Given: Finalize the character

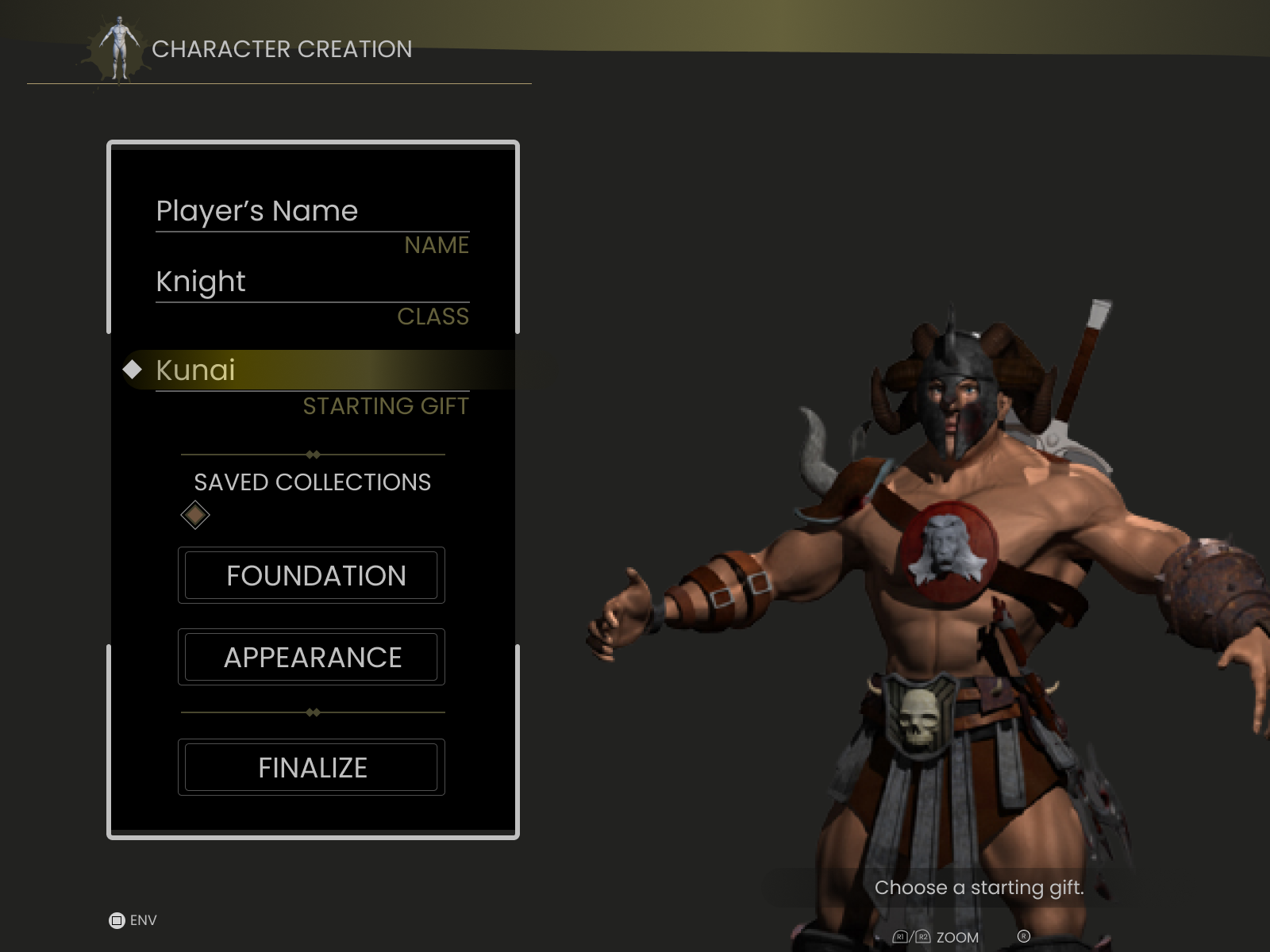Looking at the screenshot, I should click(x=311, y=767).
